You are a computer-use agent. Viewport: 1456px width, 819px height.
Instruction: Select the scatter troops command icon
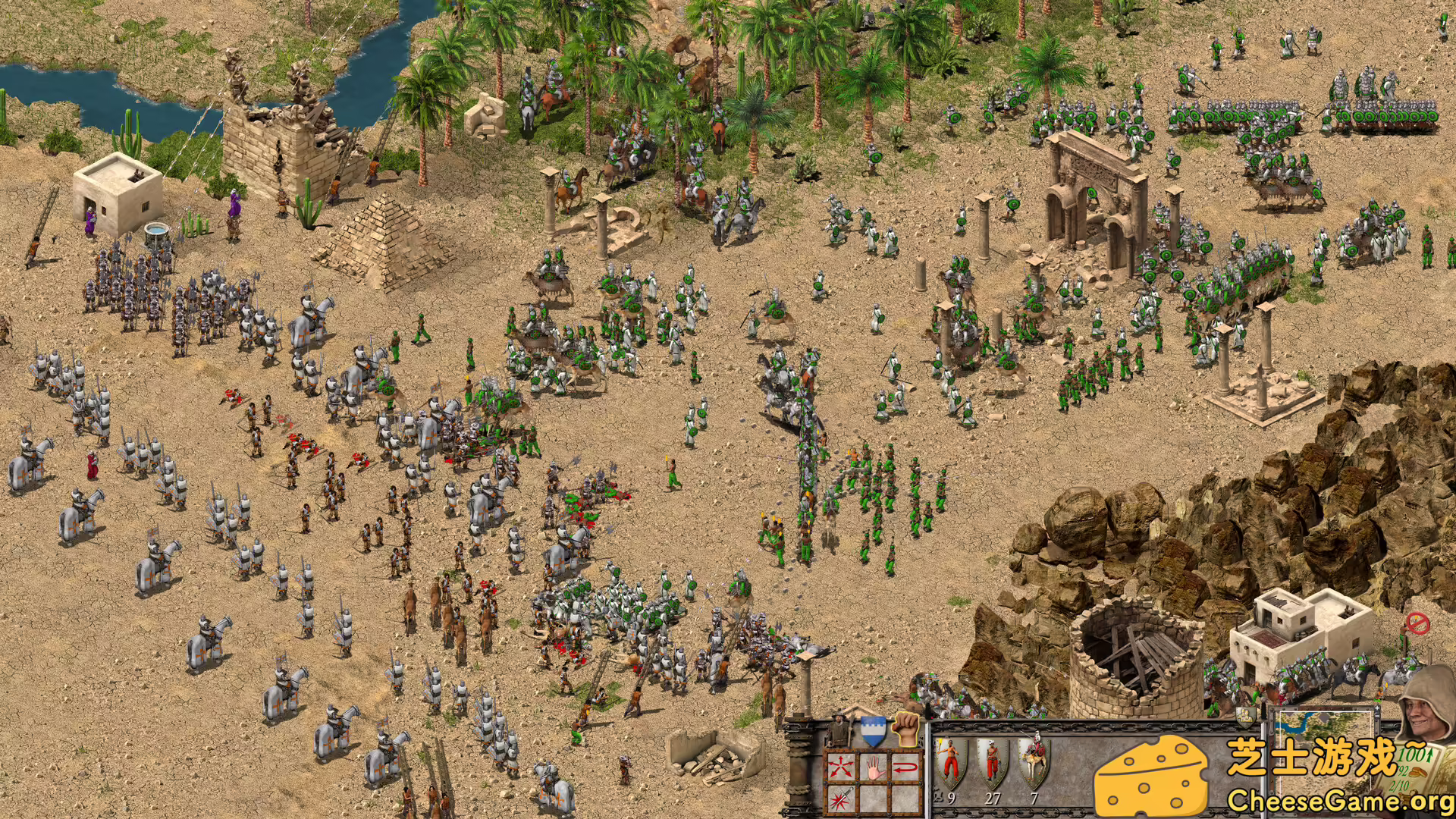click(x=840, y=767)
